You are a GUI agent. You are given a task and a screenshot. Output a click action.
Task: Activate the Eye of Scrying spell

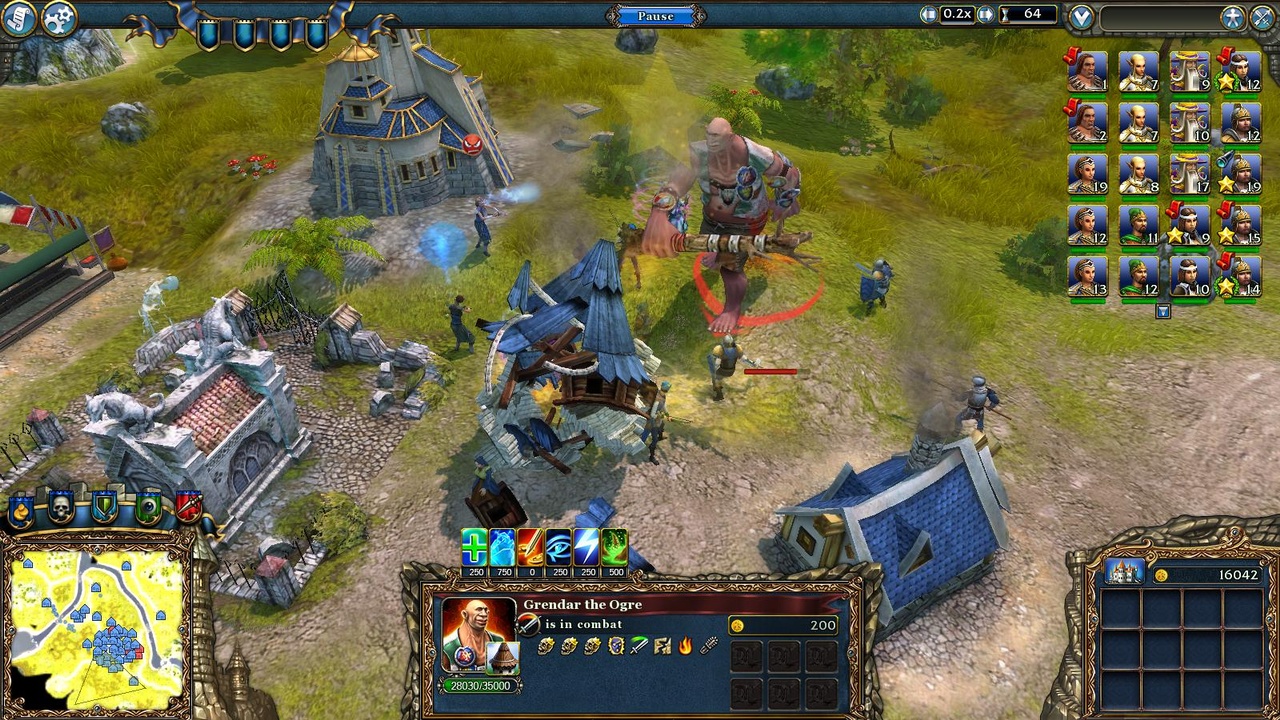click(x=558, y=545)
